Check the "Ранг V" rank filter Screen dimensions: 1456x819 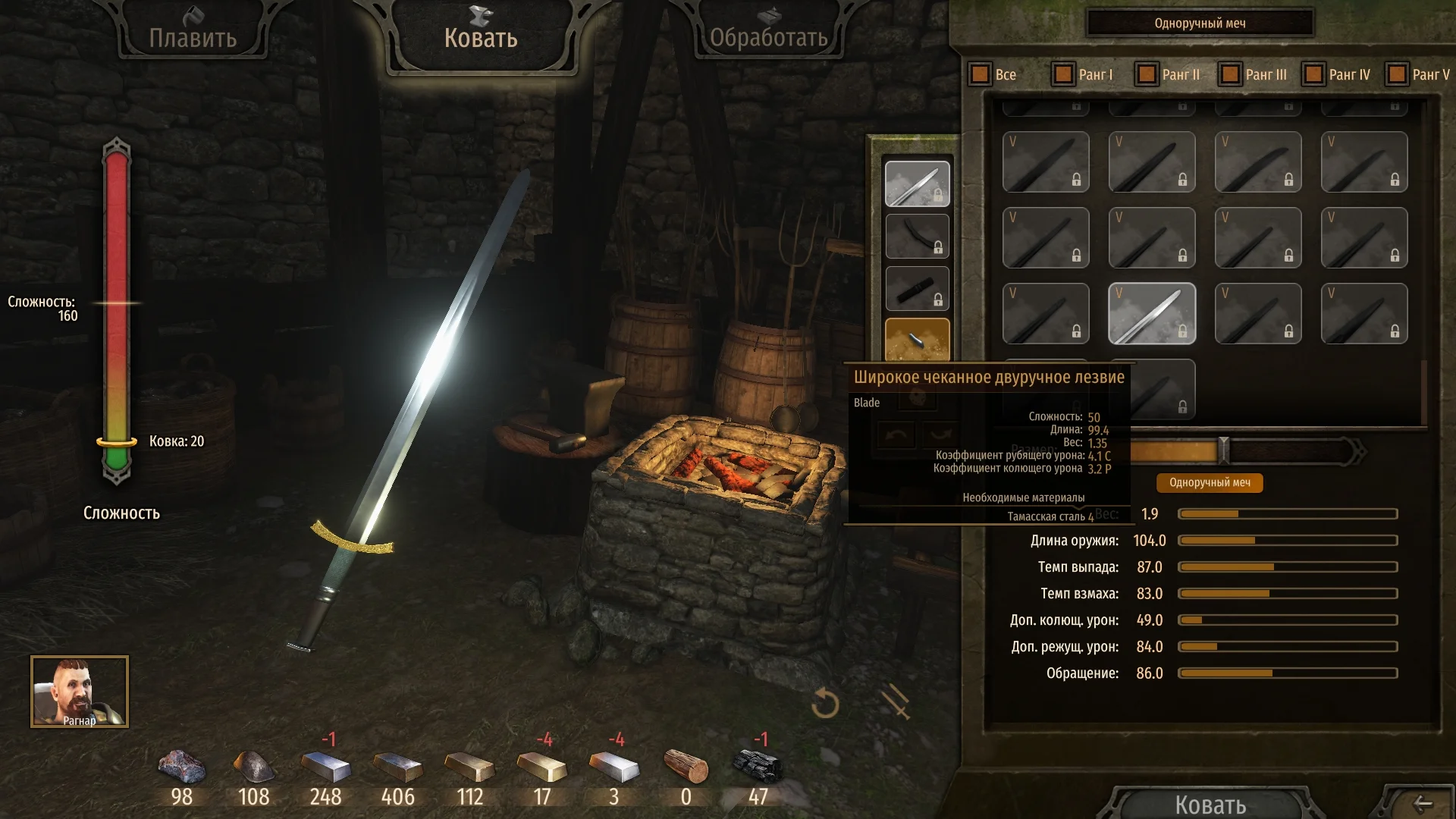1396,74
